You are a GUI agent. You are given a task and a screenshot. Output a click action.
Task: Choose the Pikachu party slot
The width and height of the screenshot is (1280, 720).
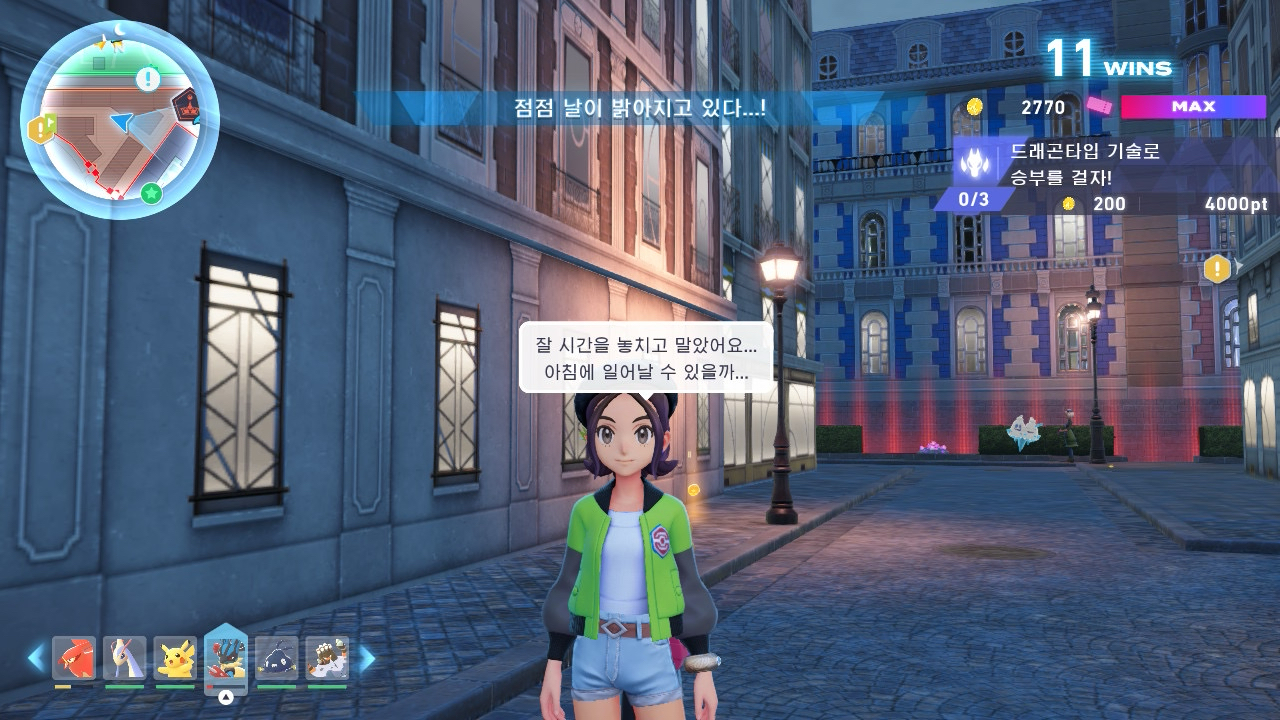coord(175,658)
